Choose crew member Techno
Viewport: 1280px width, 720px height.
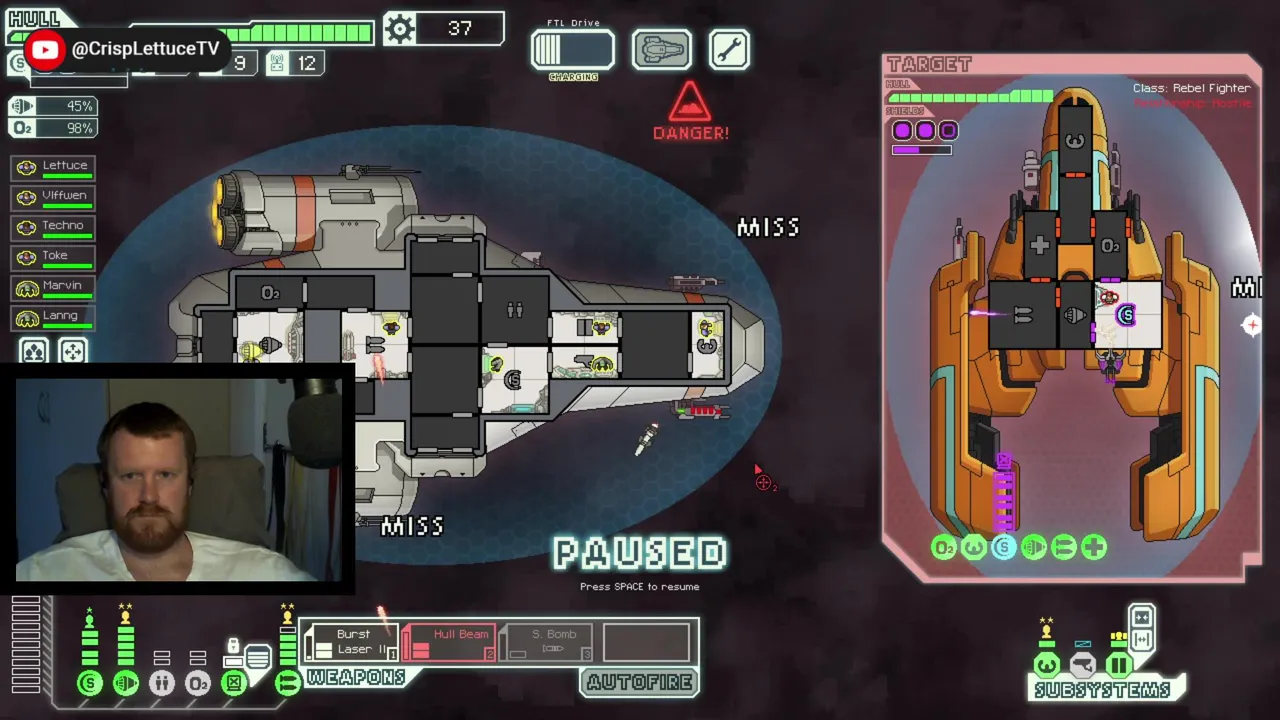54,228
